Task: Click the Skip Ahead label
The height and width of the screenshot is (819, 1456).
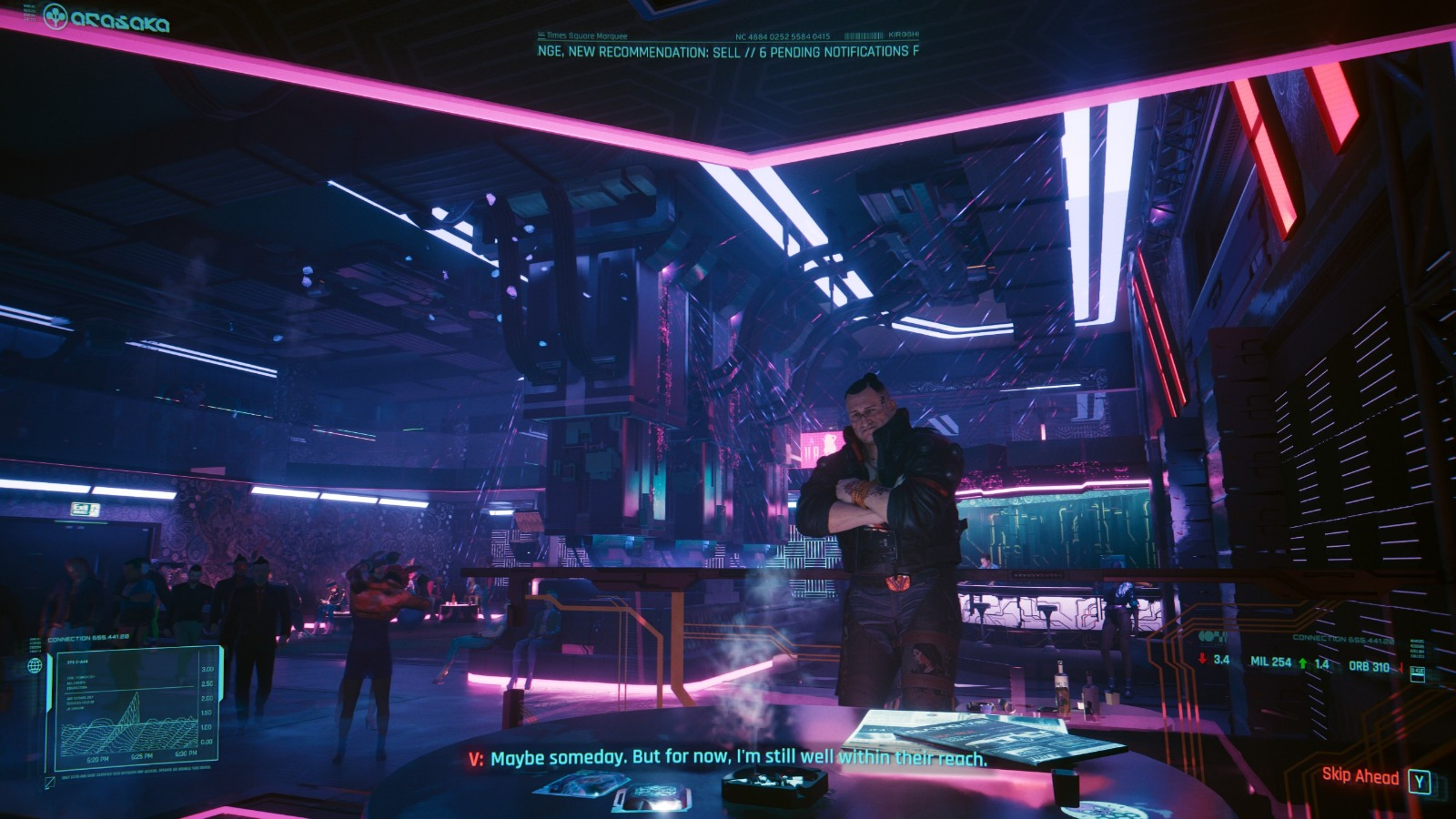Action: tap(1360, 775)
